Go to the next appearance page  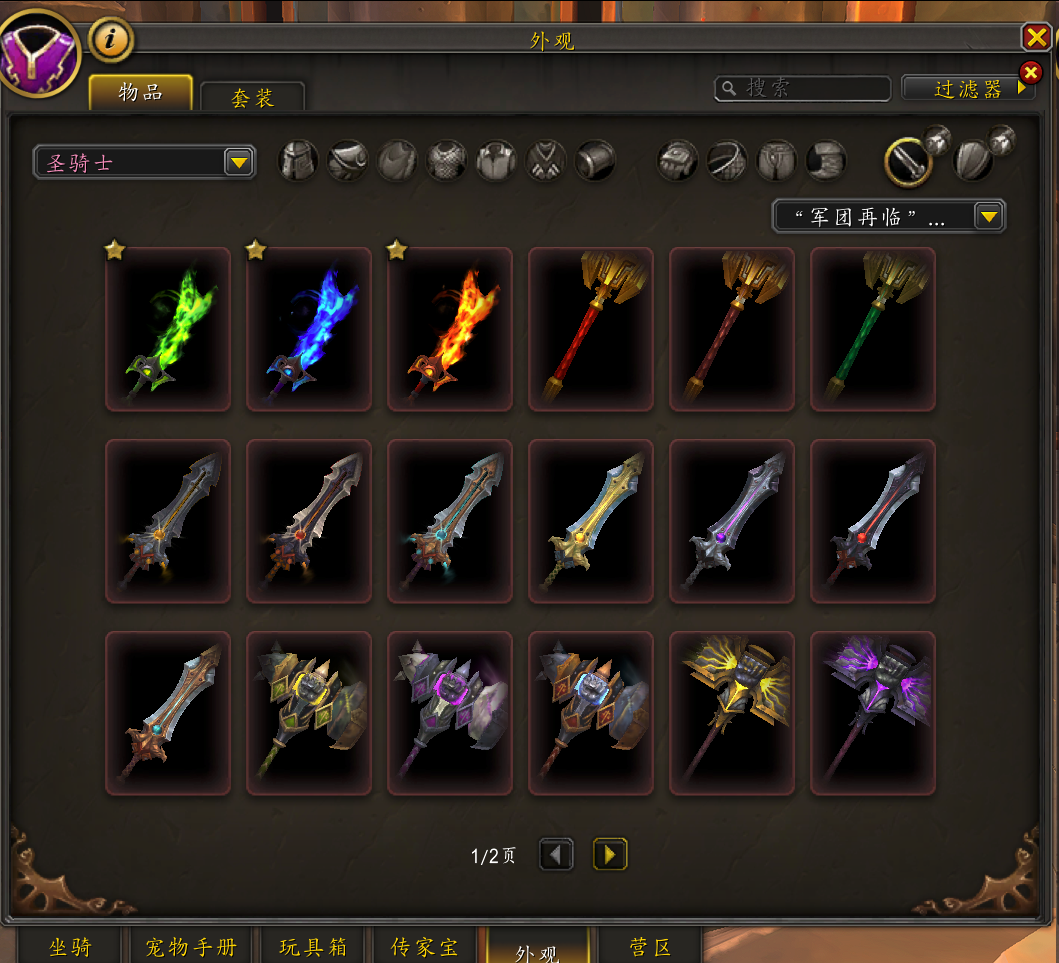pyautogui.click(x=610, y=854)
